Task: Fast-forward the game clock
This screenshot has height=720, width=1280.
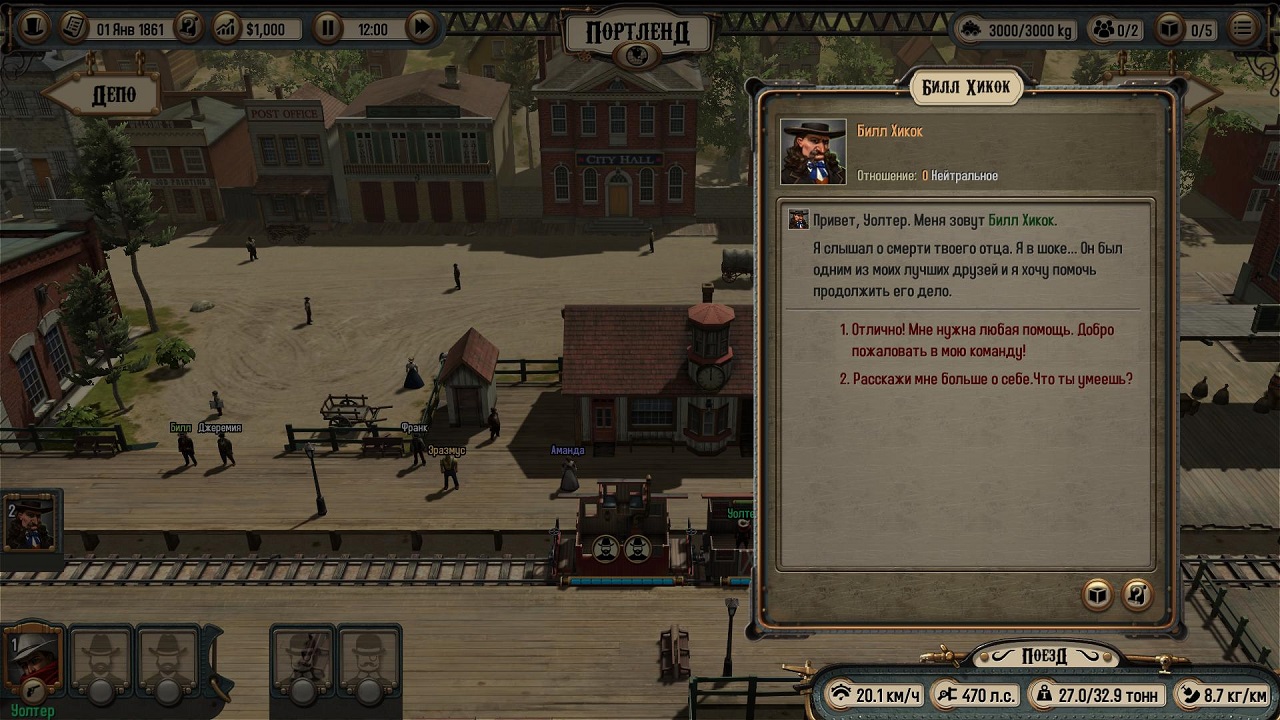Action: point(421,29)
